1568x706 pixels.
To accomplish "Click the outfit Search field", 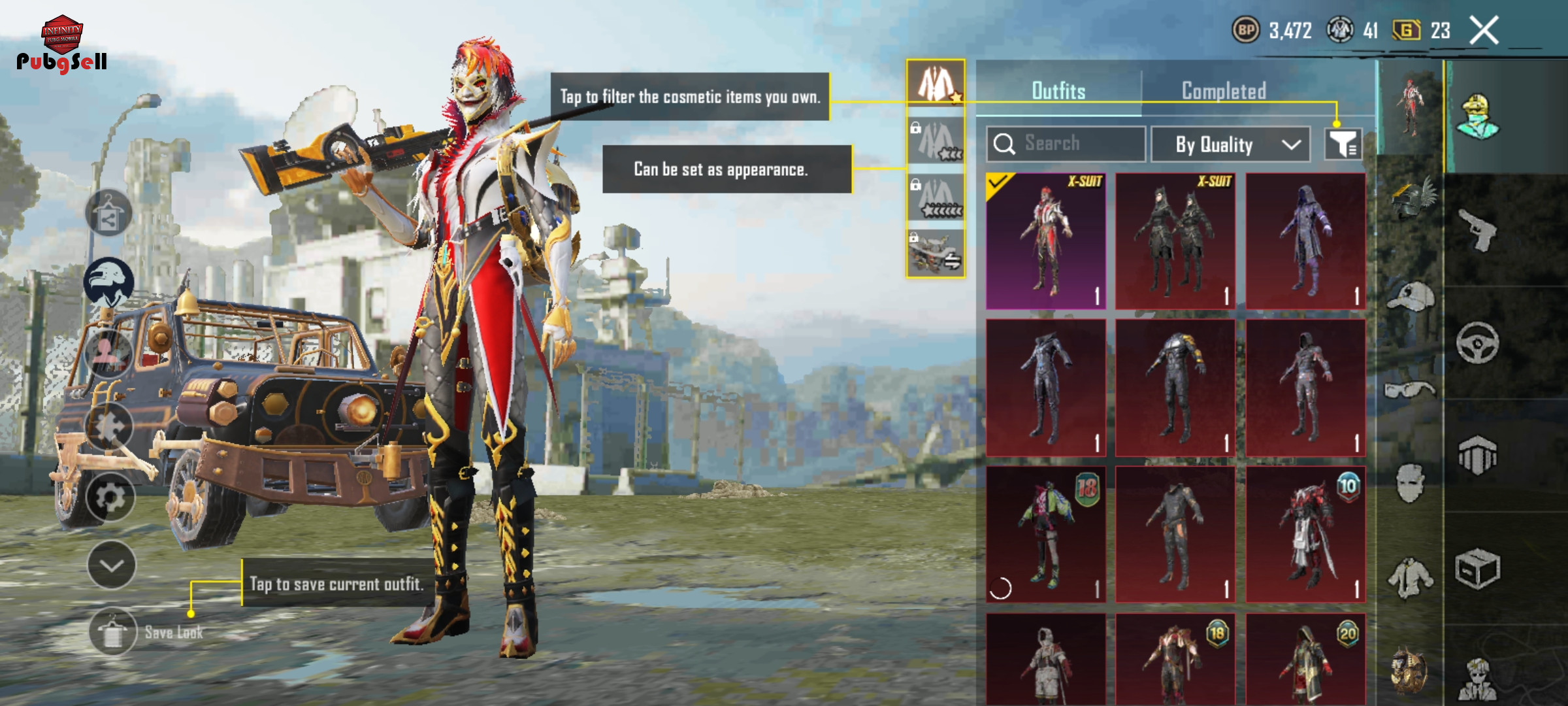I will (1066, 144).
